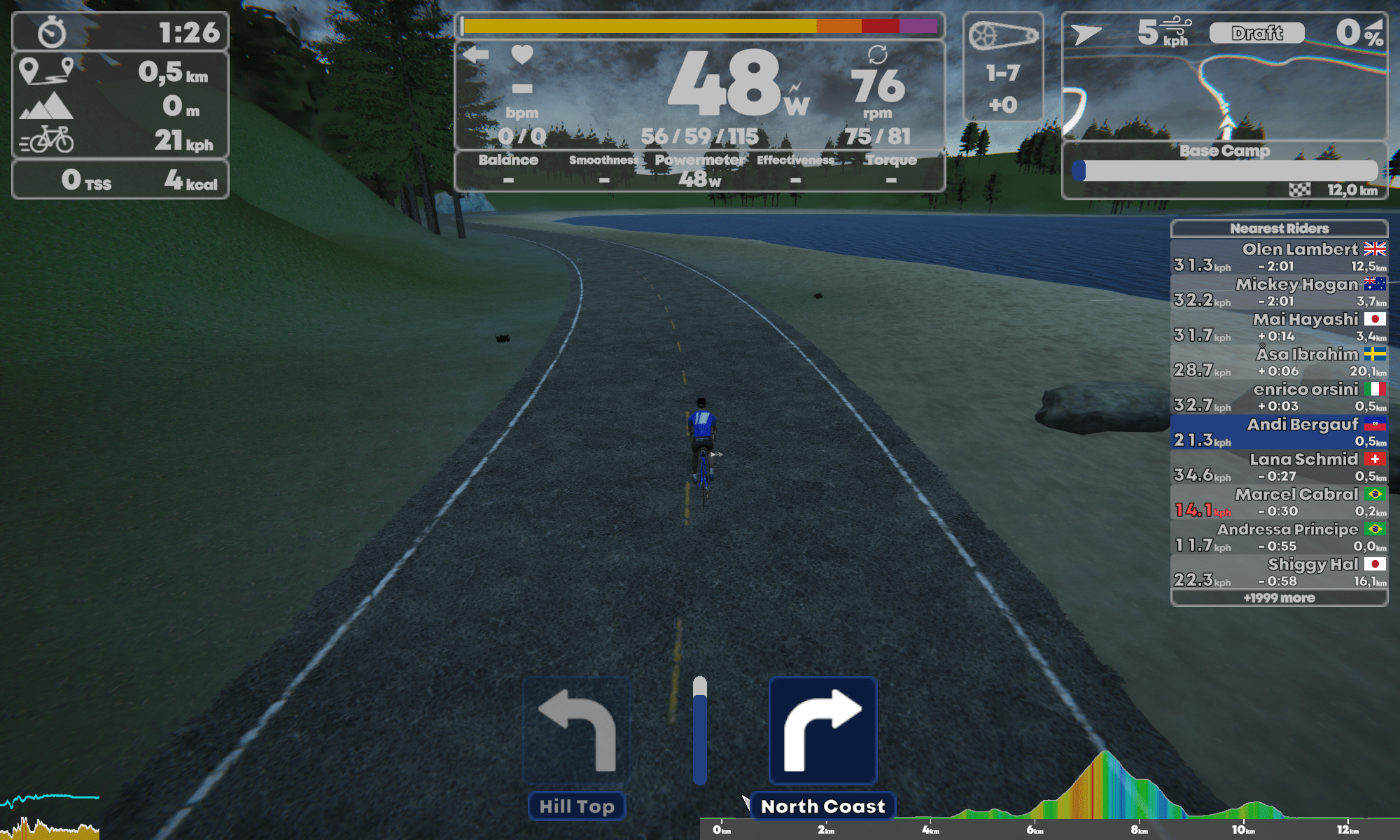Open the gearing chainring panel
The height and width of the screenshot is (840, 1400).
[x=1003, y=66]
